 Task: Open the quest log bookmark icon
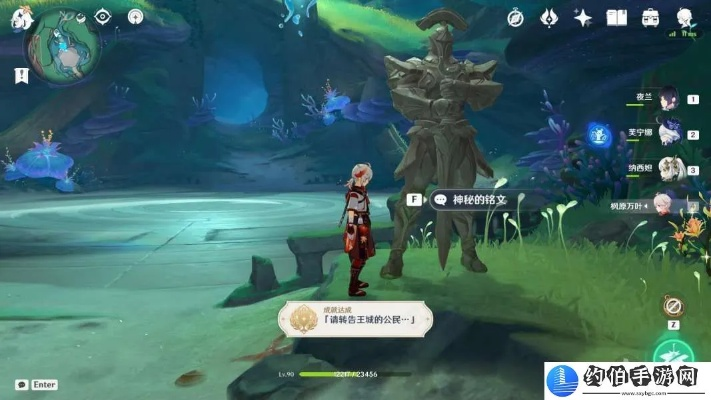click(20, 75)
